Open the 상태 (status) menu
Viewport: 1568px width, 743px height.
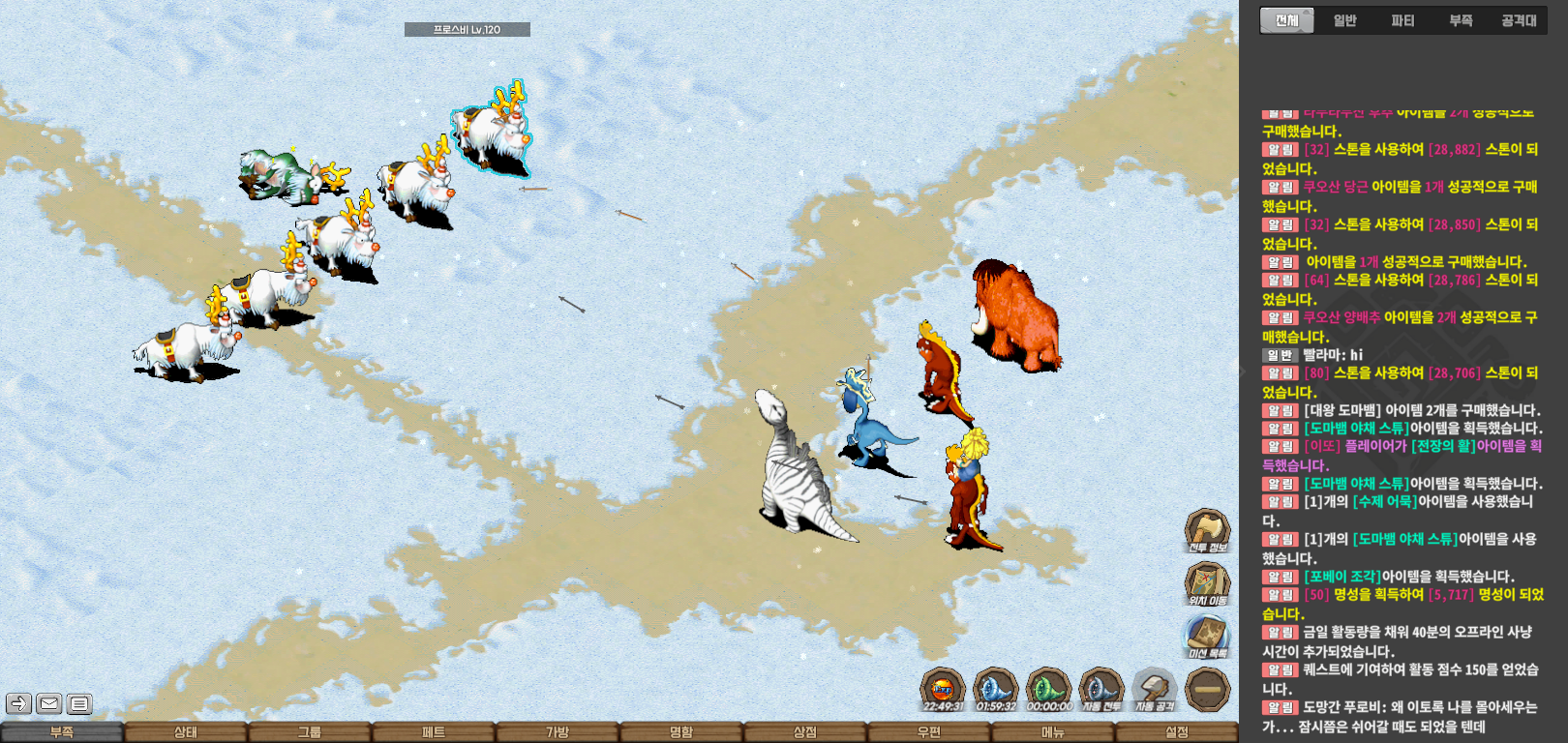186,732
